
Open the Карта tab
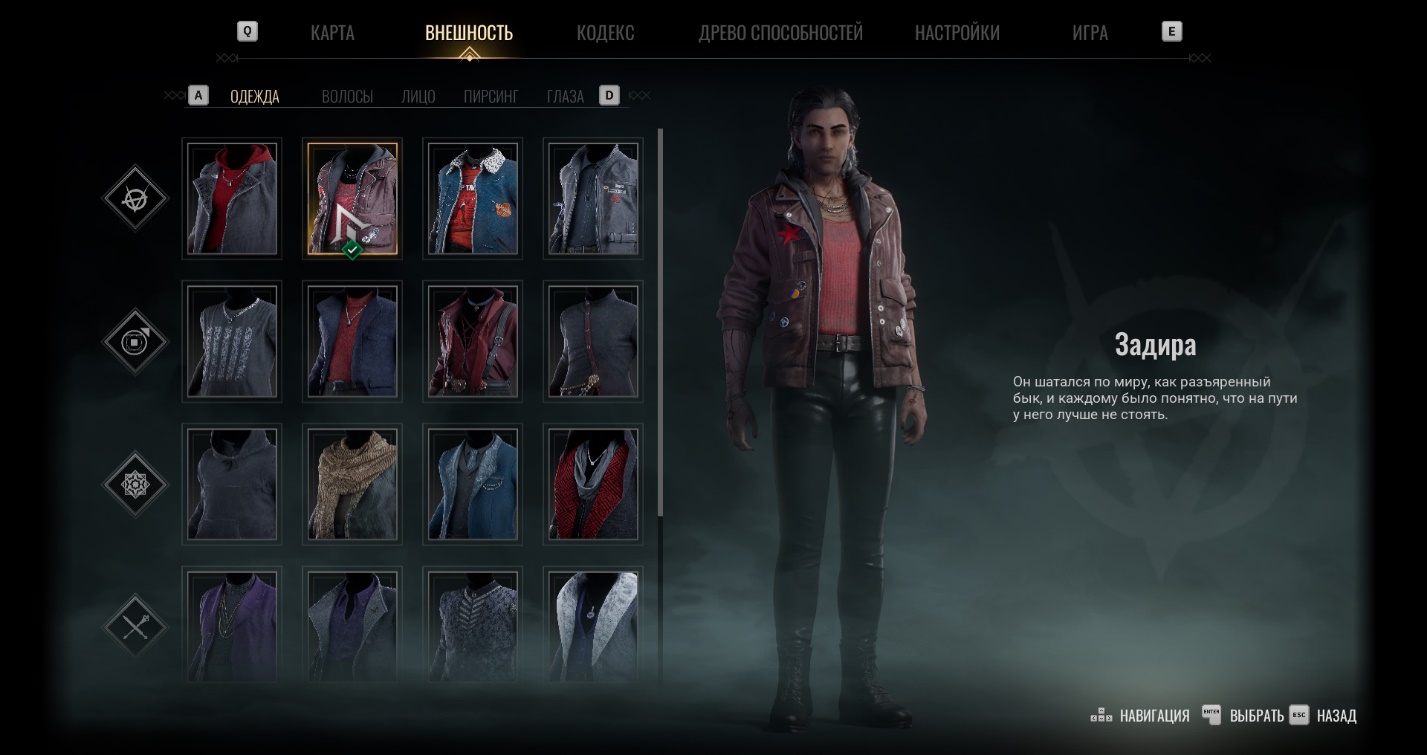332,32
